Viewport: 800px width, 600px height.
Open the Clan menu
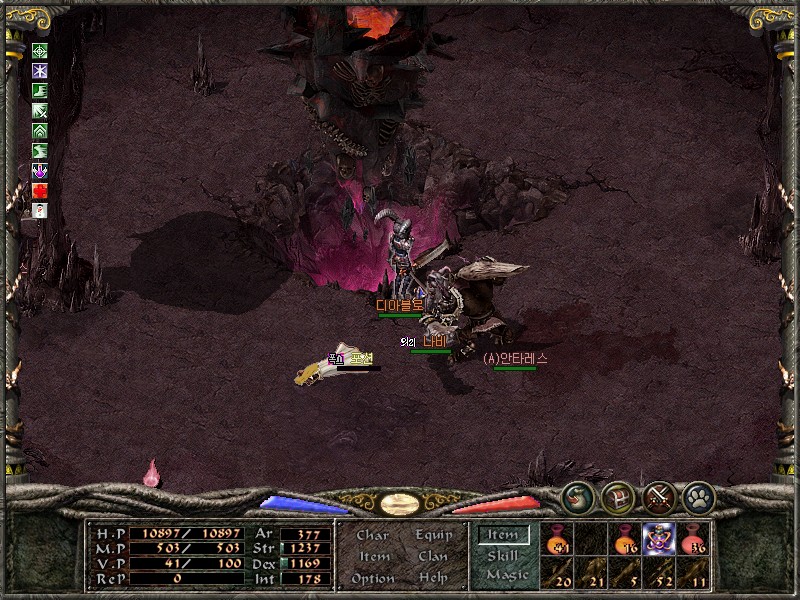(x=433, y=556)
